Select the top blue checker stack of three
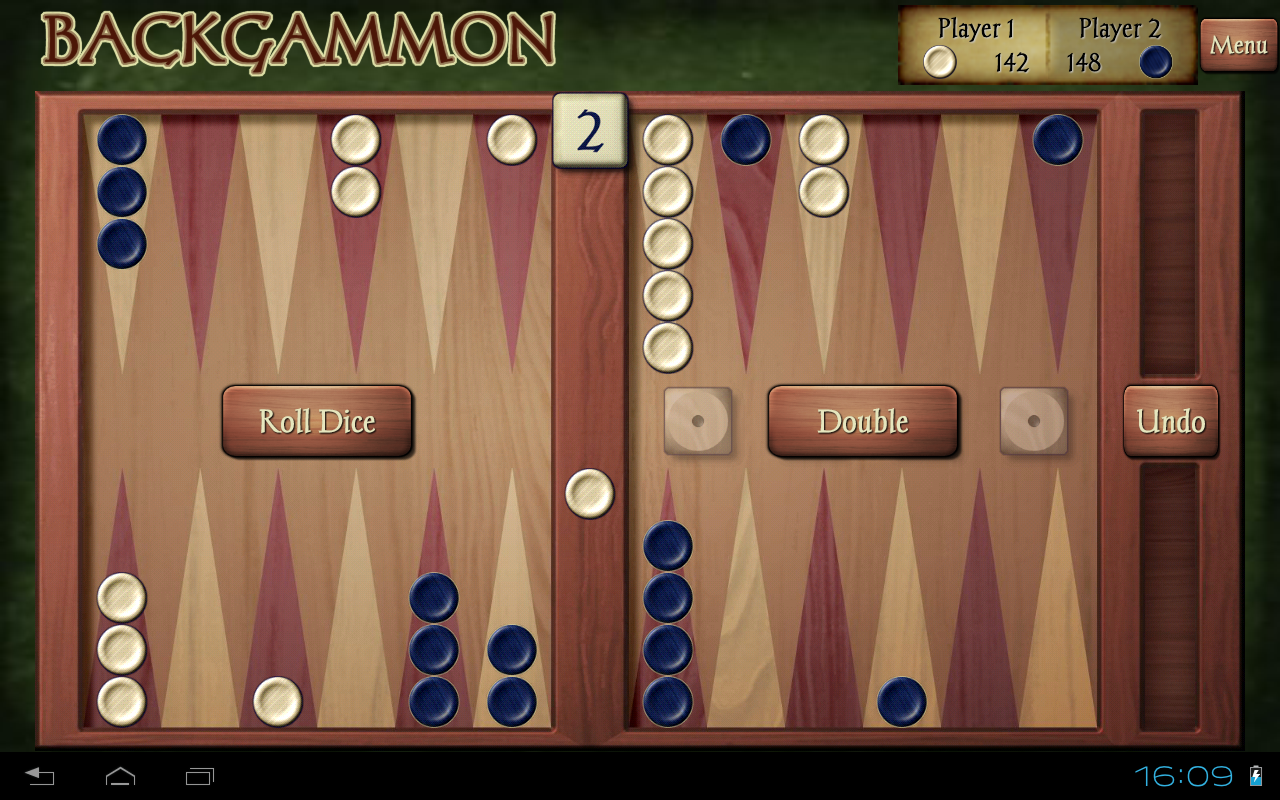 (x=119, y=190)
